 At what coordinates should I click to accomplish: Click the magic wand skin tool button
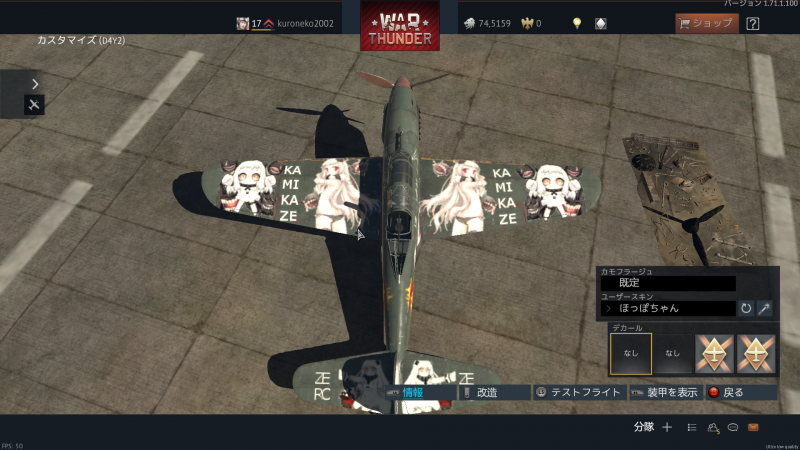pos(765,308)
